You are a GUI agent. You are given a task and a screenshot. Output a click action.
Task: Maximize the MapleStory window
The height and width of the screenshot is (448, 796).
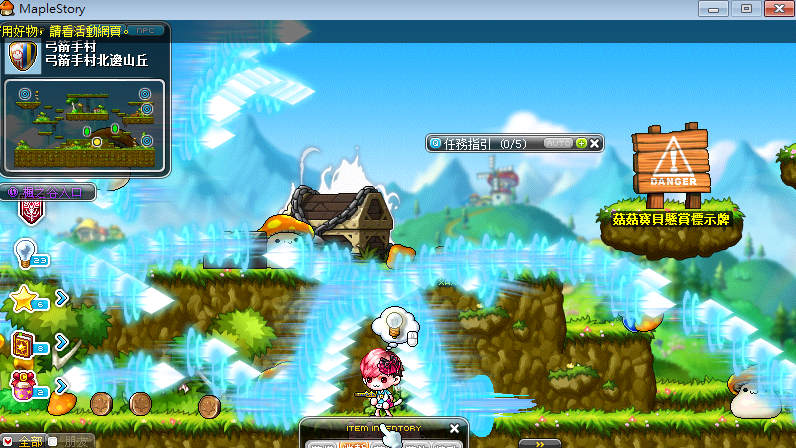click(745, 8)
